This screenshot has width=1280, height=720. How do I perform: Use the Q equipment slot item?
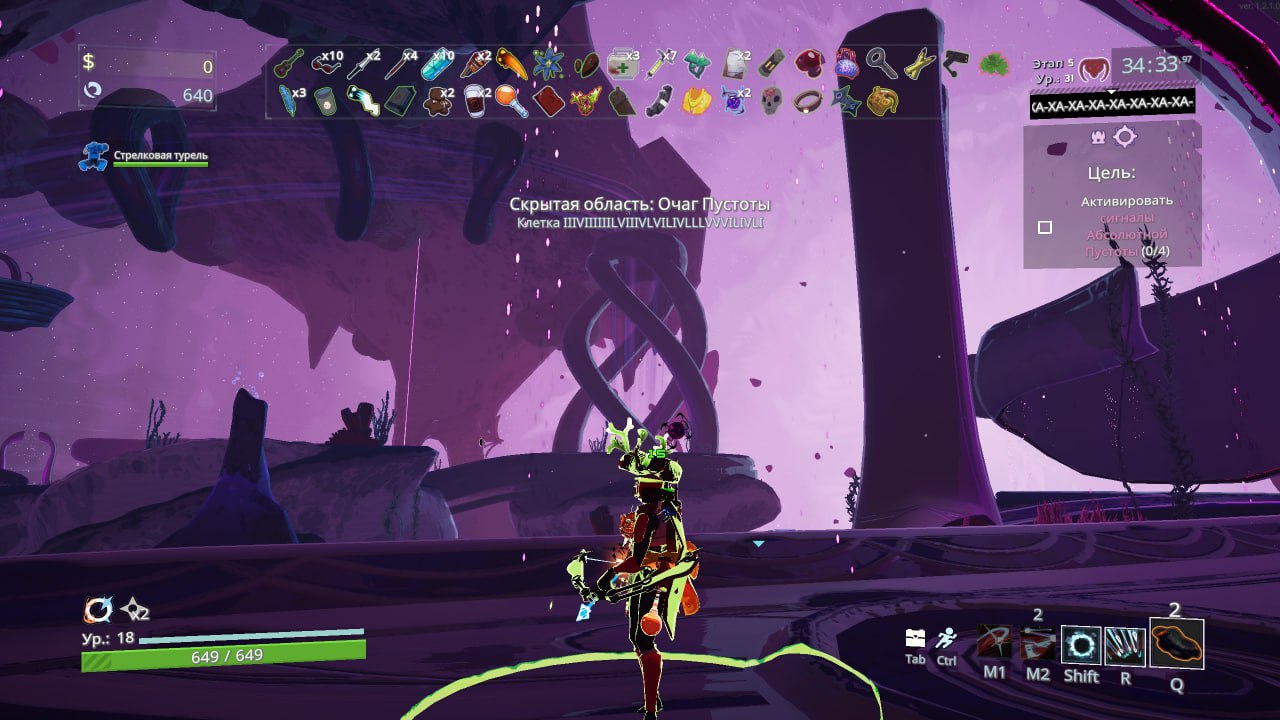click(x=1176, y=643)
